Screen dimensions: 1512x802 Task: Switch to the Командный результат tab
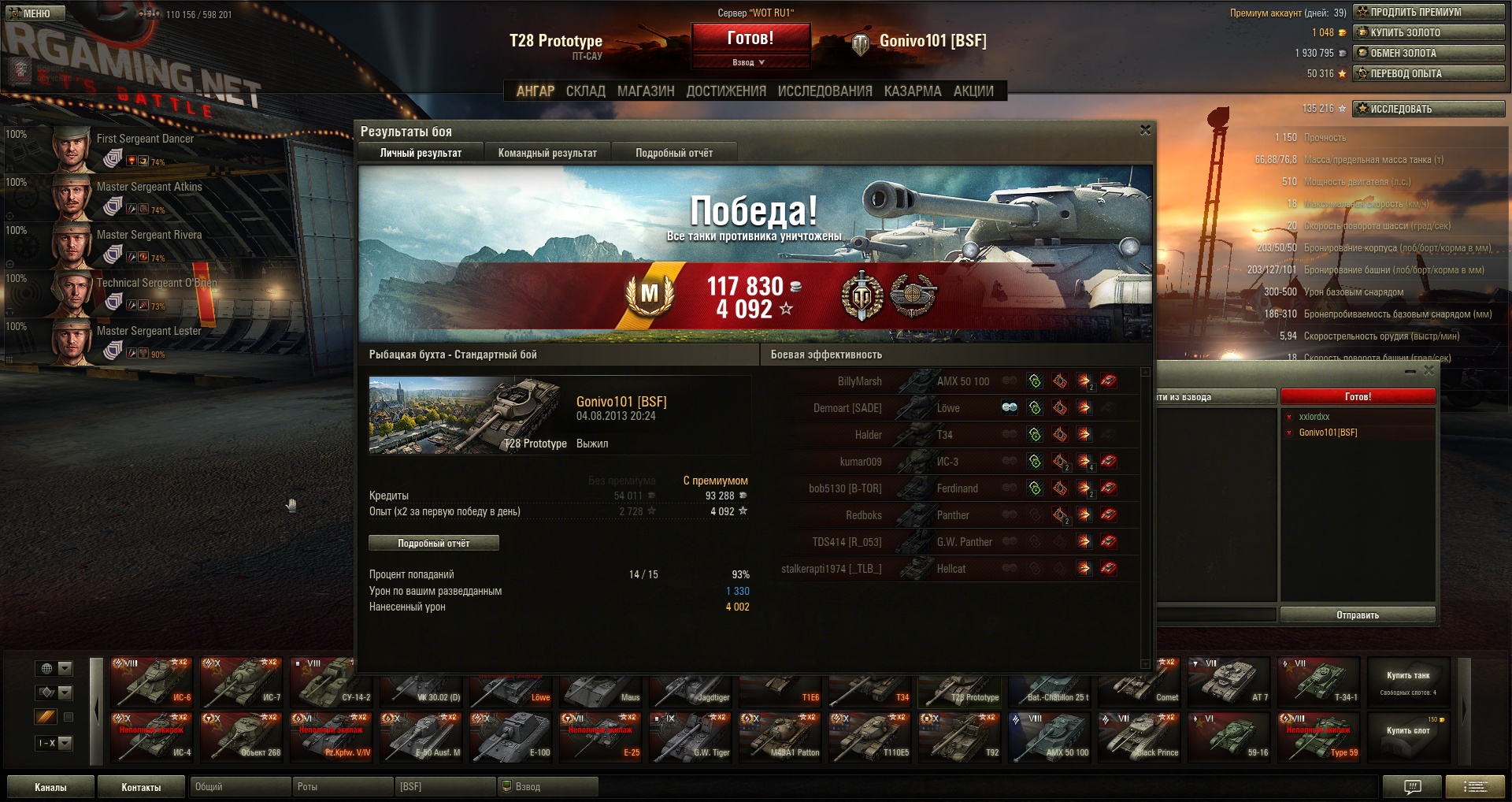547,153
